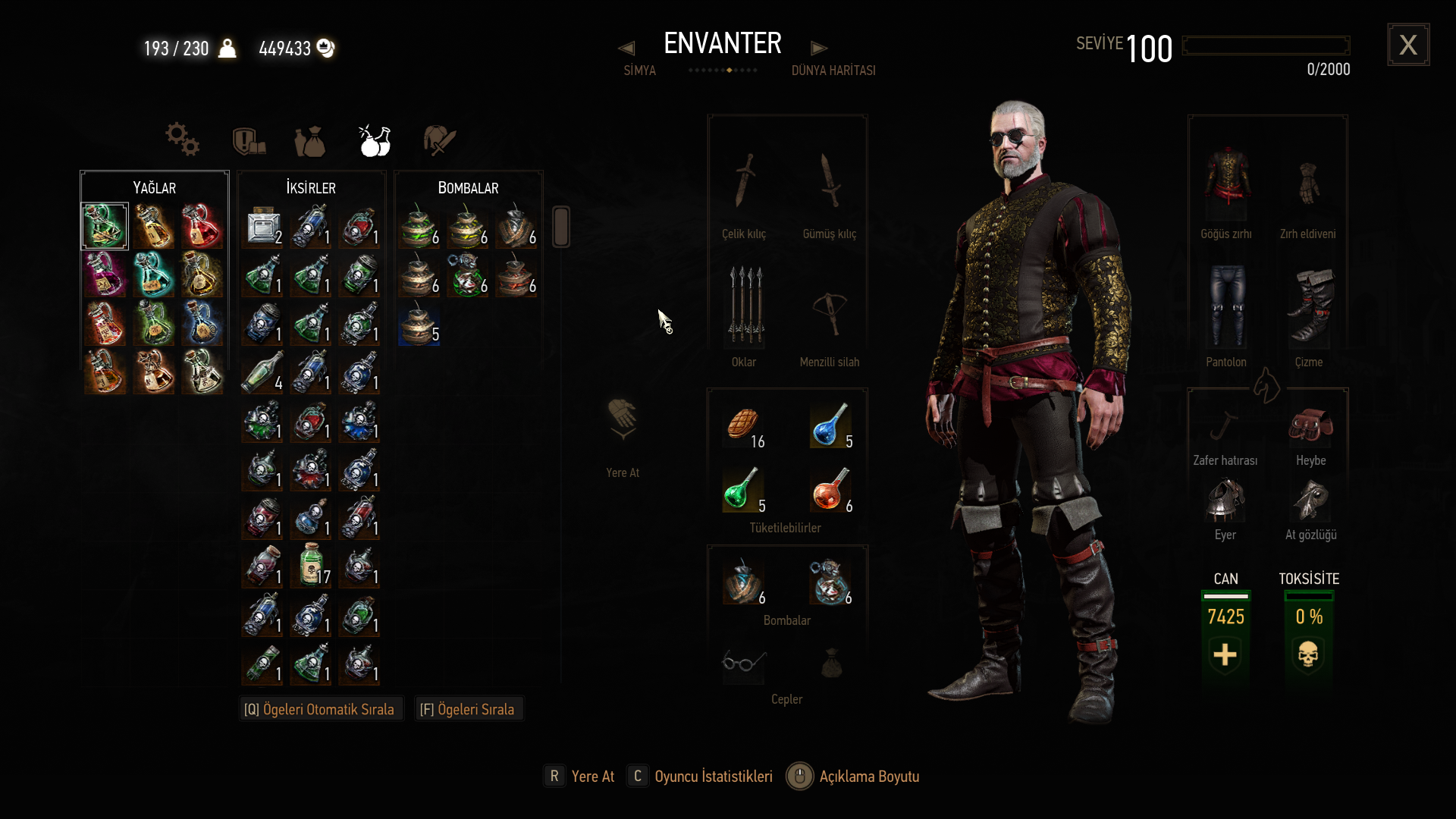Go to the Simya panel
The height and width of the screenshot is (819, 1456).
click(639, 70)
